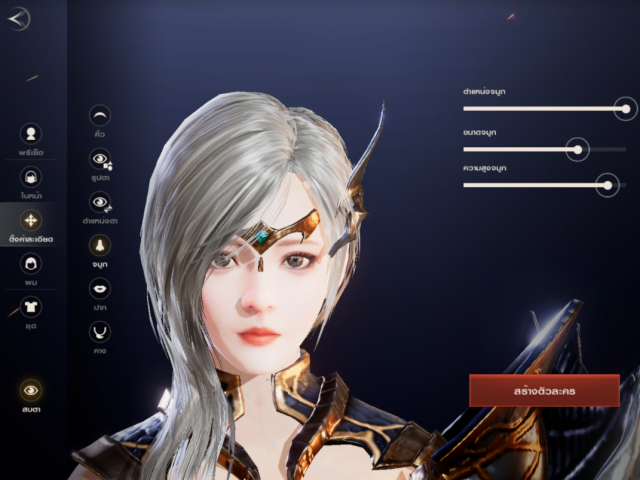Go back using the top-left arrow

tap(19, 19)
